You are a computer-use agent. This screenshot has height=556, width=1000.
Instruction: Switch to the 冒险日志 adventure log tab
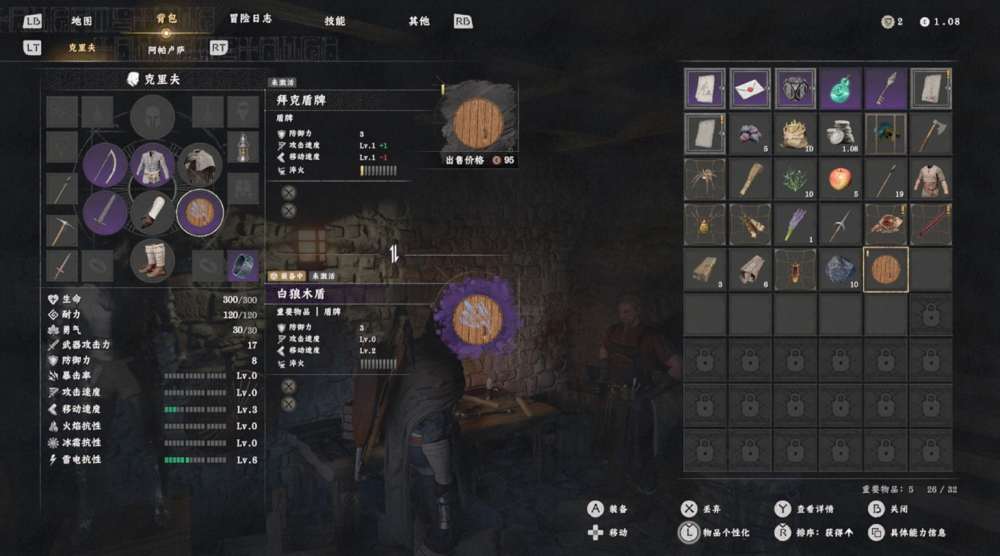(x=250, y=19)
